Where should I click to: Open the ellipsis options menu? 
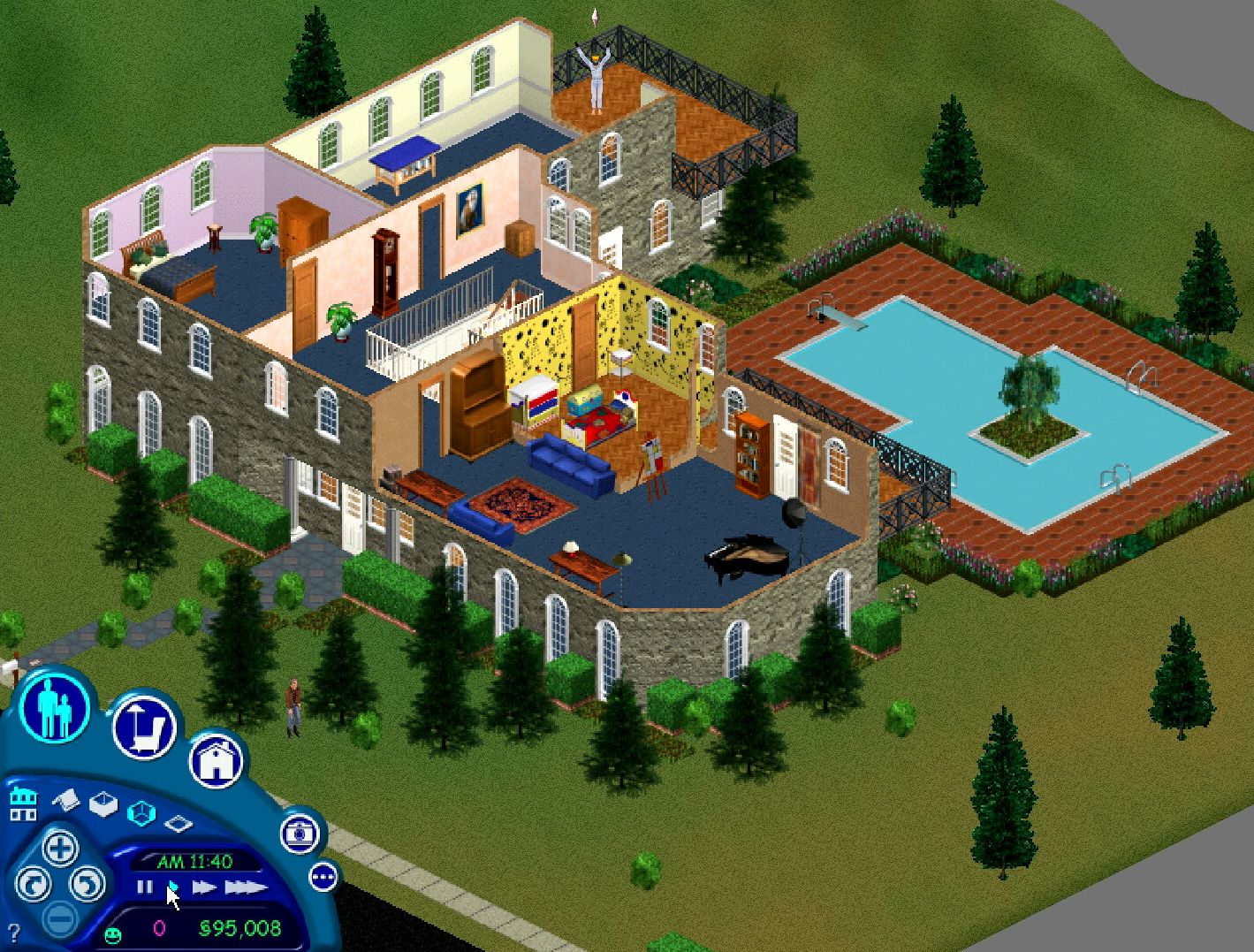[x=323, y=876]
